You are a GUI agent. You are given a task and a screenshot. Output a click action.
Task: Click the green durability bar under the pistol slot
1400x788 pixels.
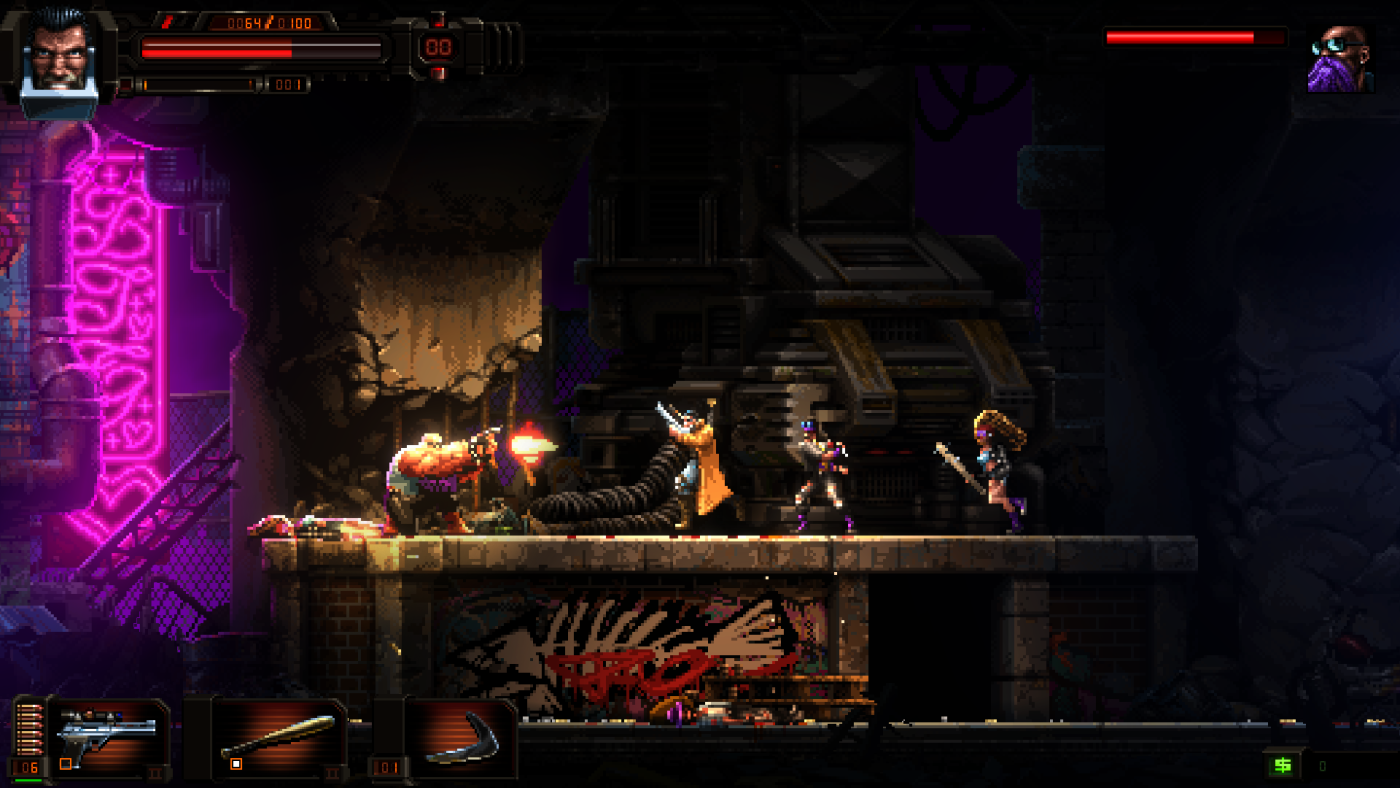pos(28,782)
